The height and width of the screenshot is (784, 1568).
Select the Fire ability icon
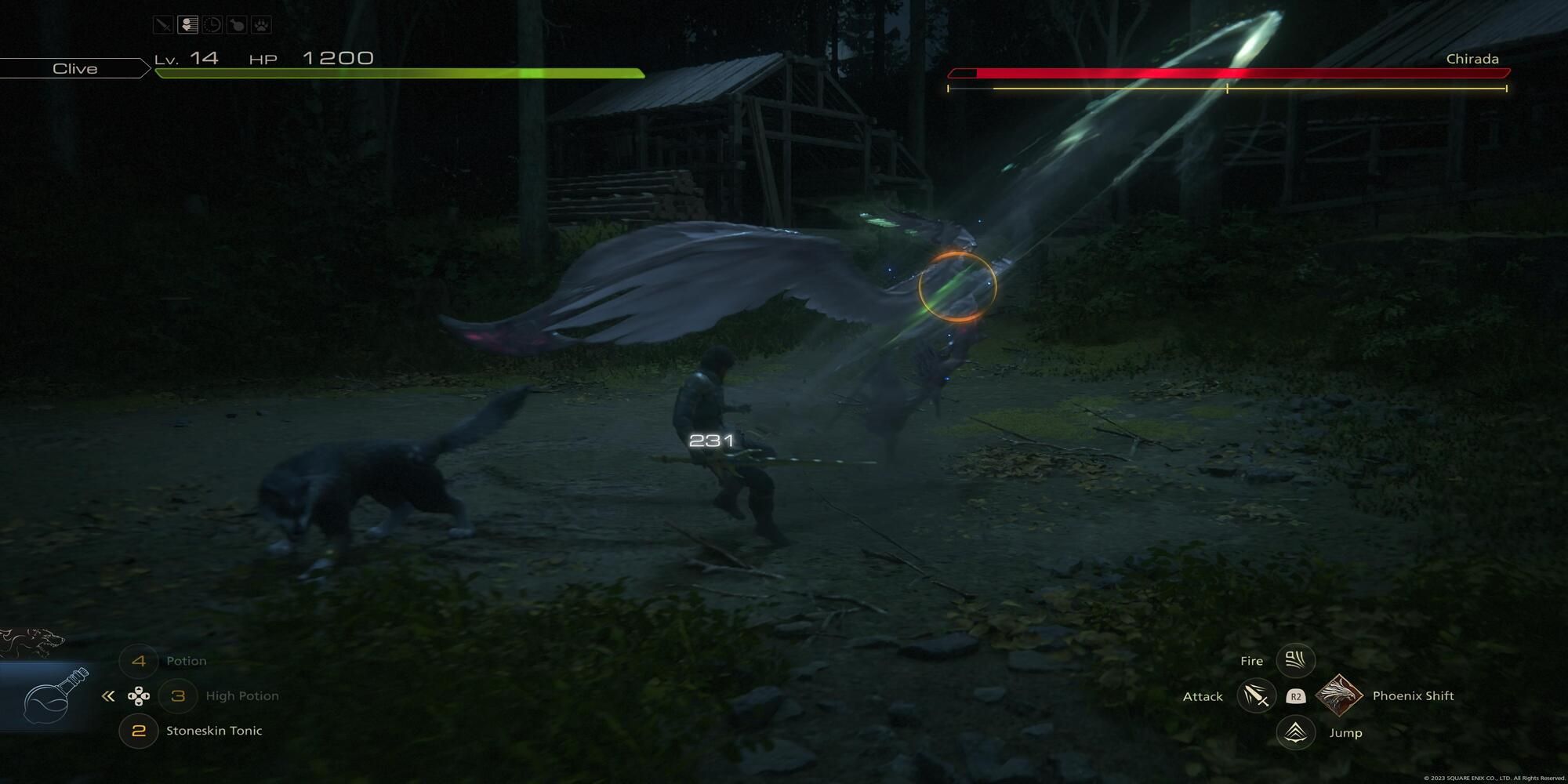[x=1294, y=660]
